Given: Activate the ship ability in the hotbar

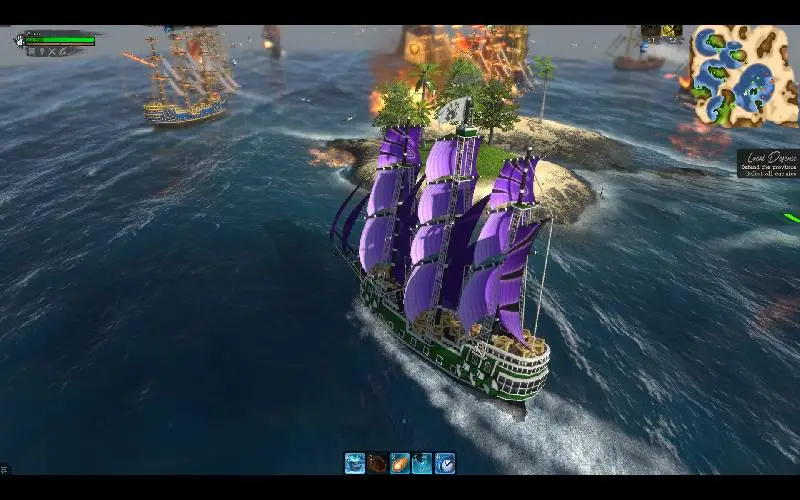Looking at the screenshot, I should point(355,463).
